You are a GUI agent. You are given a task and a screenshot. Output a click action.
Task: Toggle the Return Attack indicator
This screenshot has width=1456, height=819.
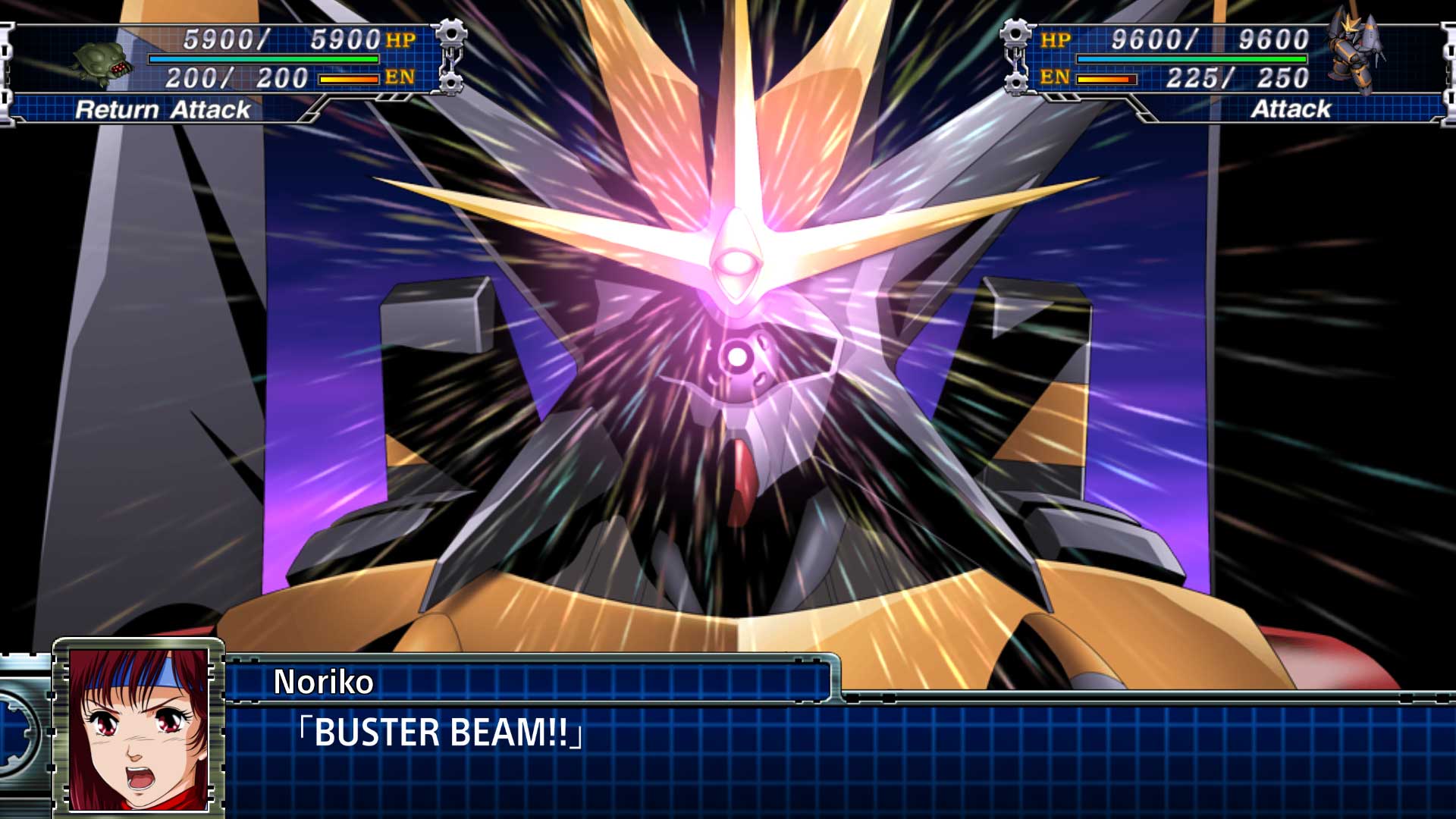tap(162, 110)
